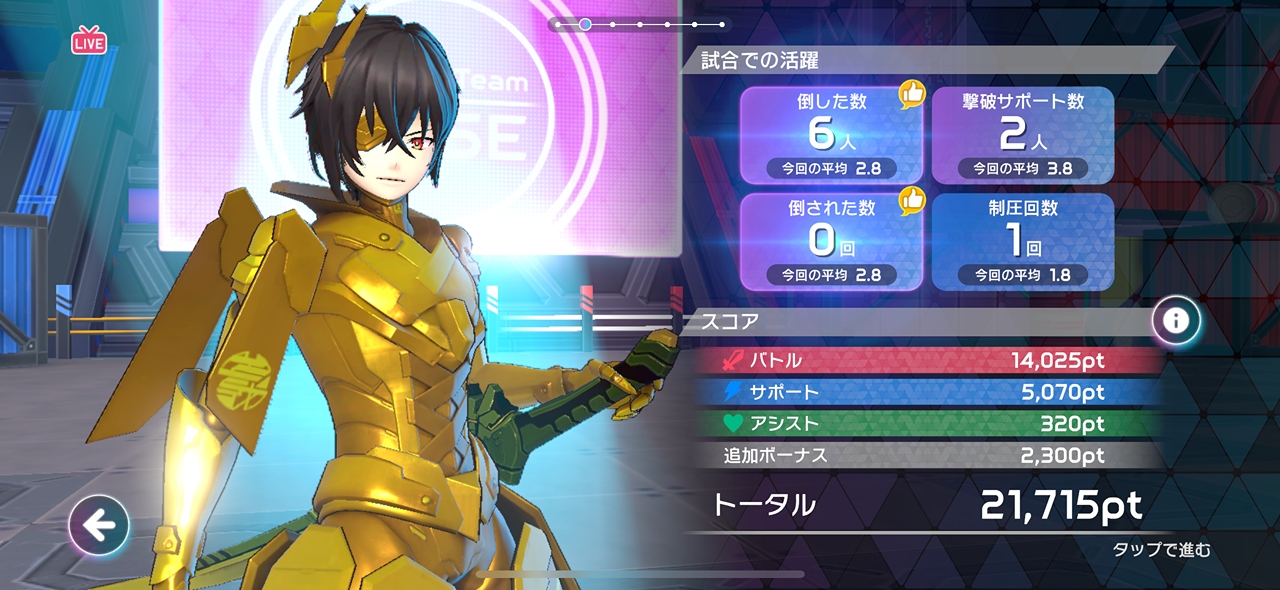Select the 制圧回数 stat panel
This screenshot has width=1280, height=590.
pyautogui.click(x=1022, y=241)
